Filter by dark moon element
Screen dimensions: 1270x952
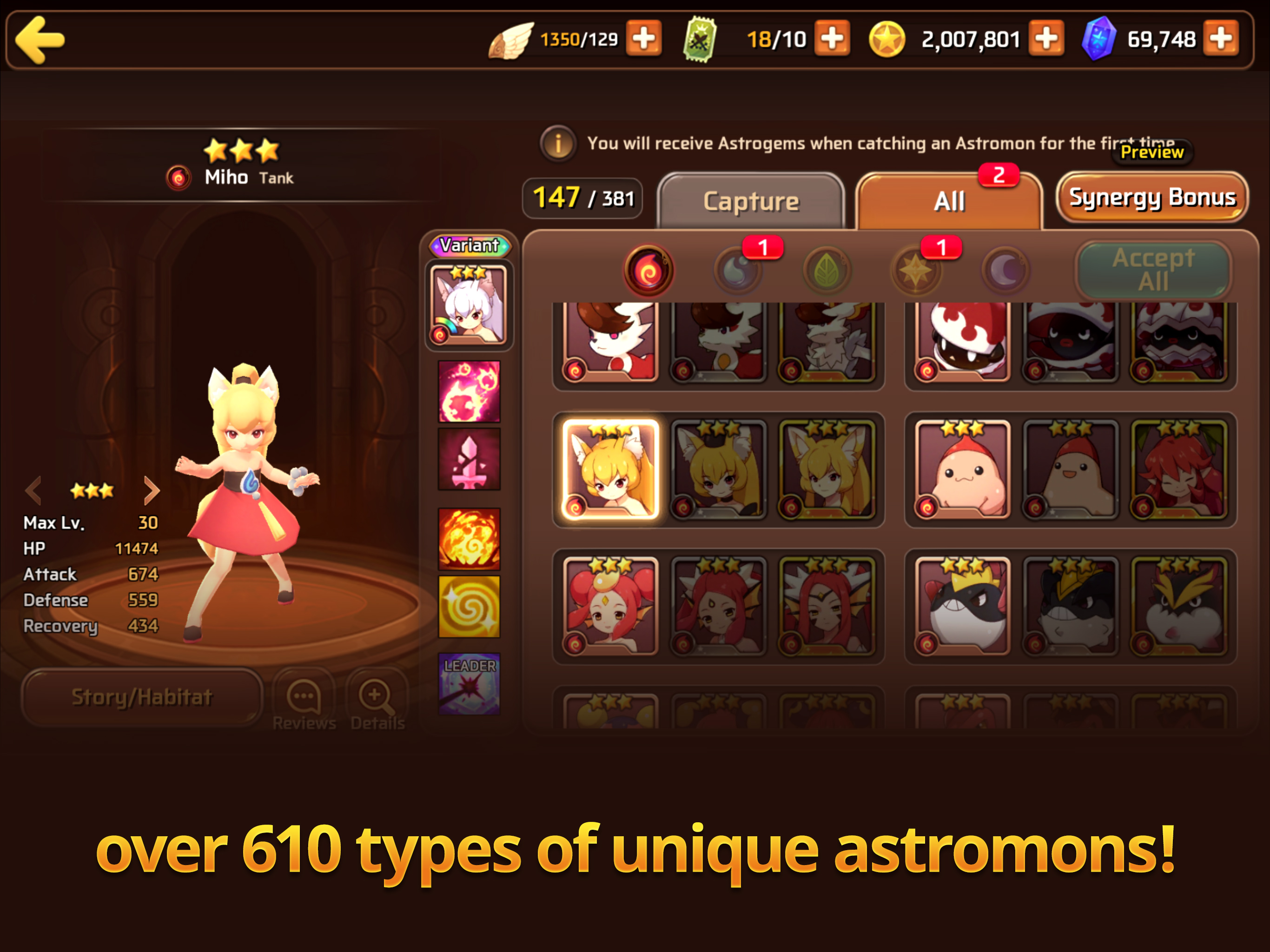[x=1005, y=271]
